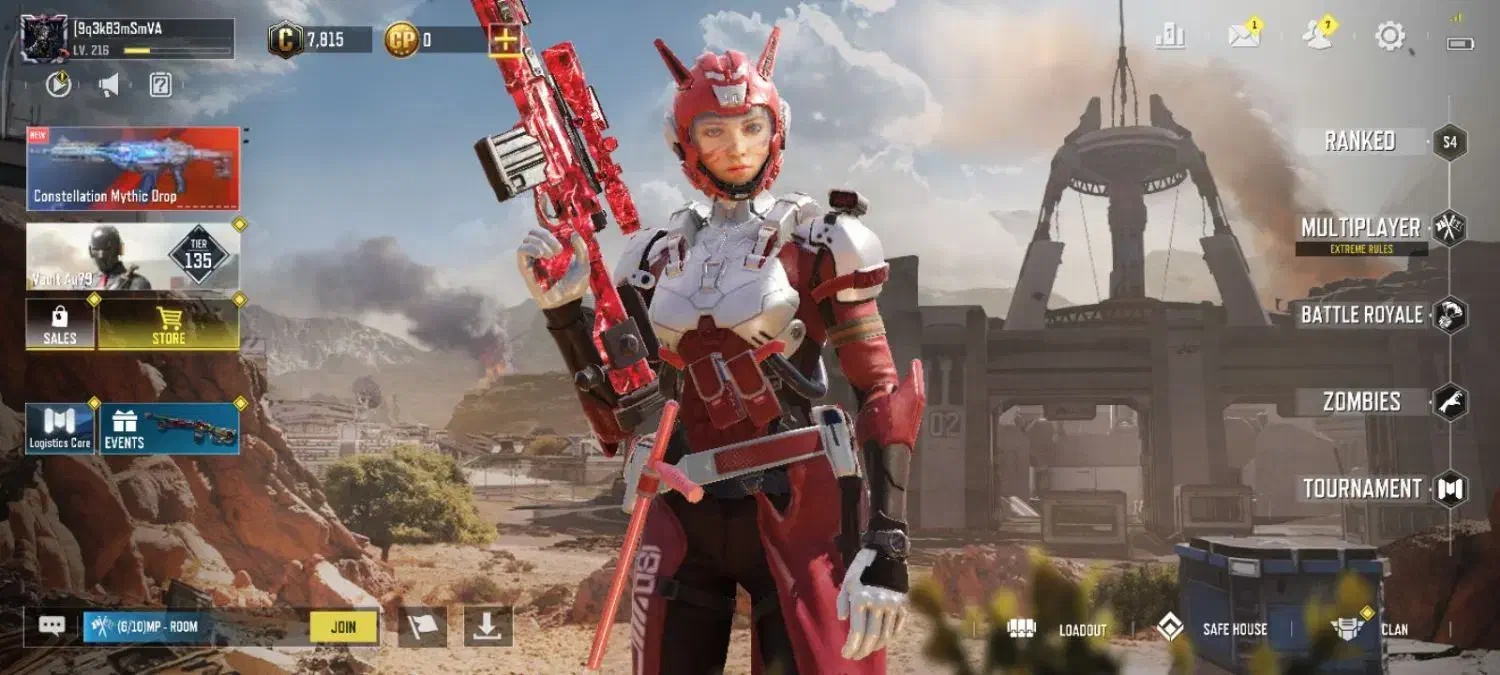This screenshot has width=1500, height=675.
Task: Open the Sales shop
Action: tap(59, 325)
